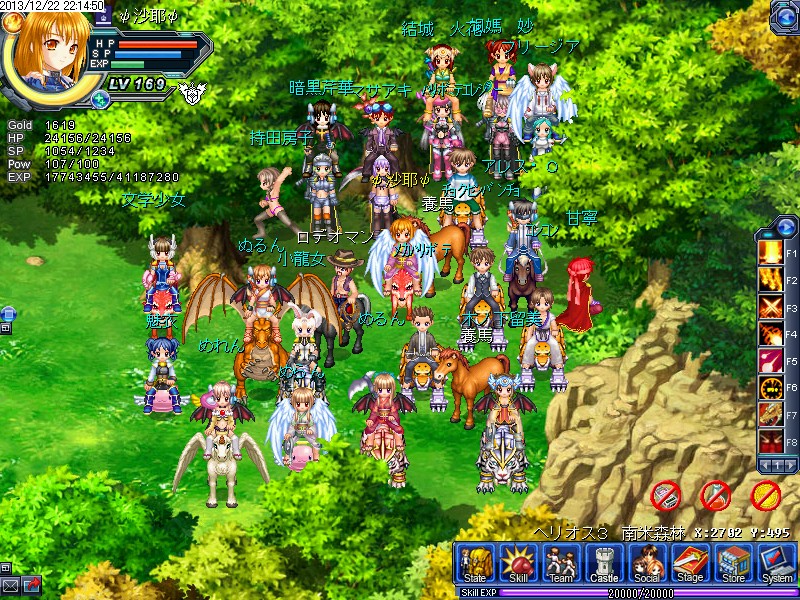Open the Store menu
800x600 pixels.
coord(733,565)
